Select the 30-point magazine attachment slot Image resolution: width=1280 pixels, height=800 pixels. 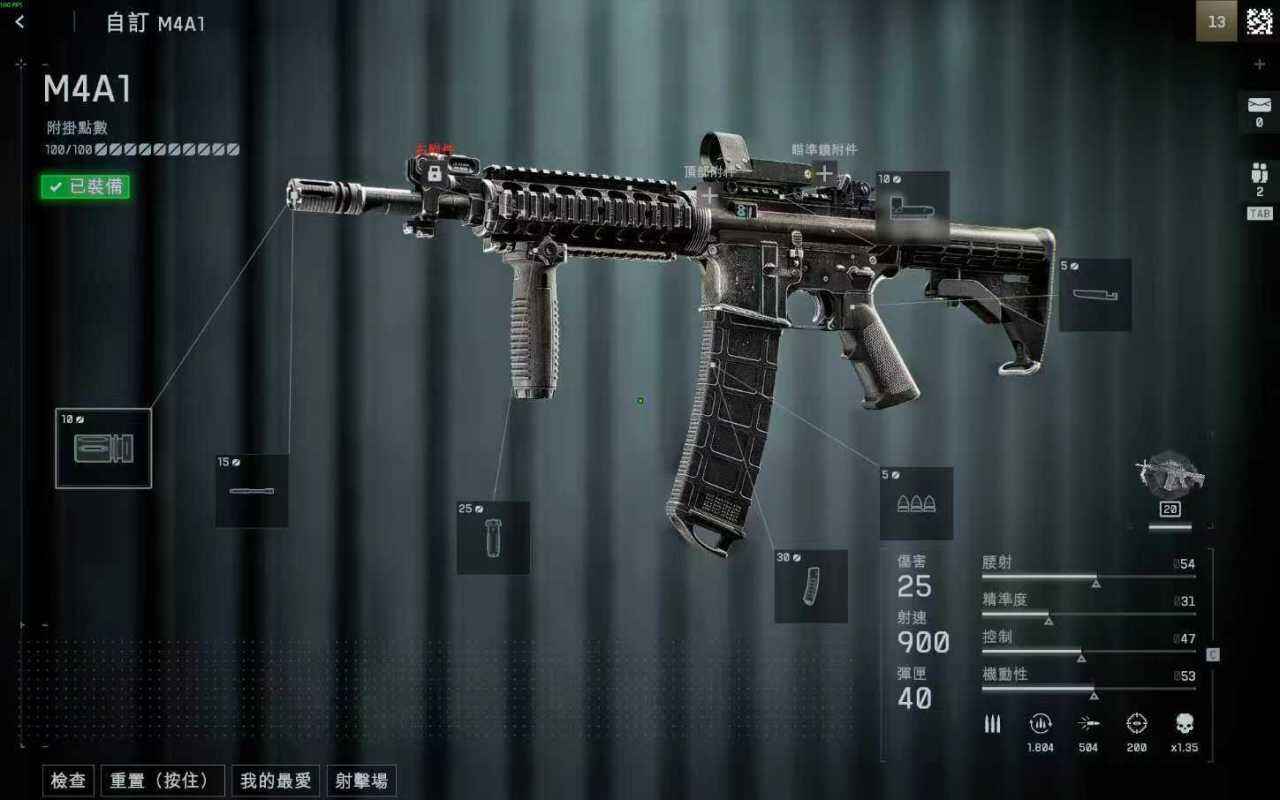pyautogui.click(x=811, y=586)
